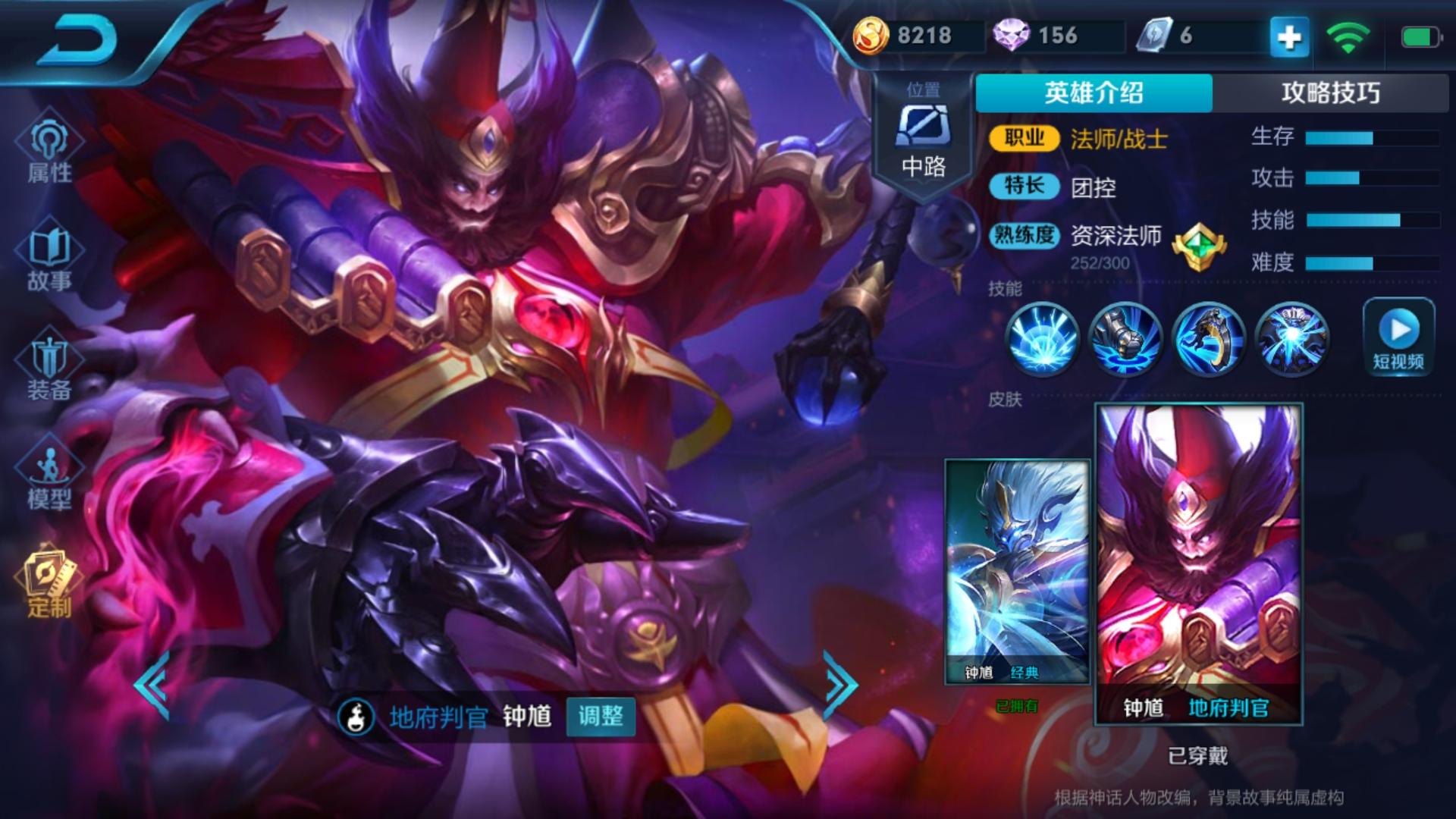1456x819 pixels.
Task: Switch to the 英雄介绍 tab
Action: click(x=1094, y=93)
